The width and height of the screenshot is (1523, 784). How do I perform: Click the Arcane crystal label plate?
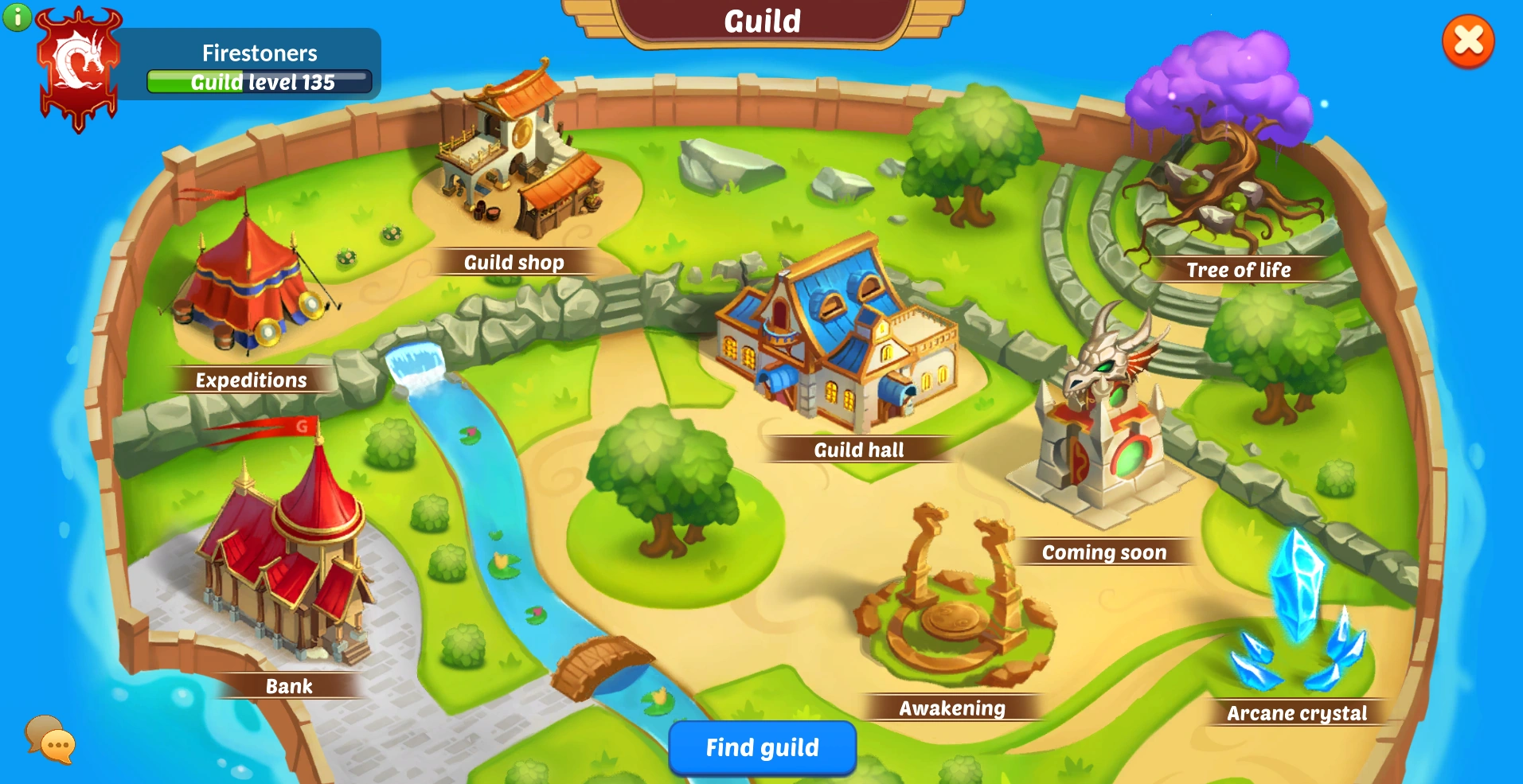(1297, 713)
